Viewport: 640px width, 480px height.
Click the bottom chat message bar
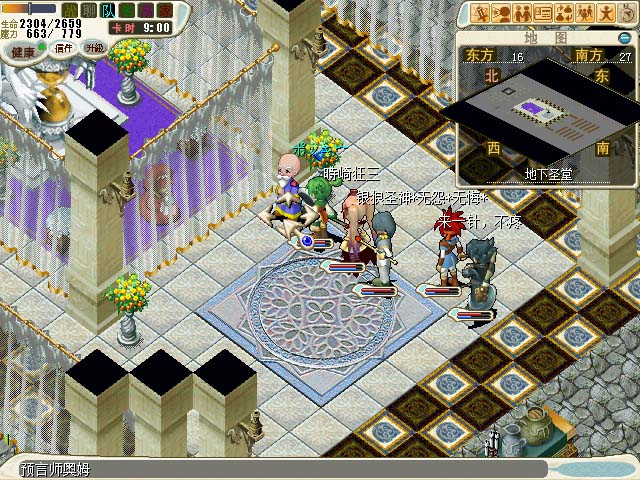click(280, 469)
